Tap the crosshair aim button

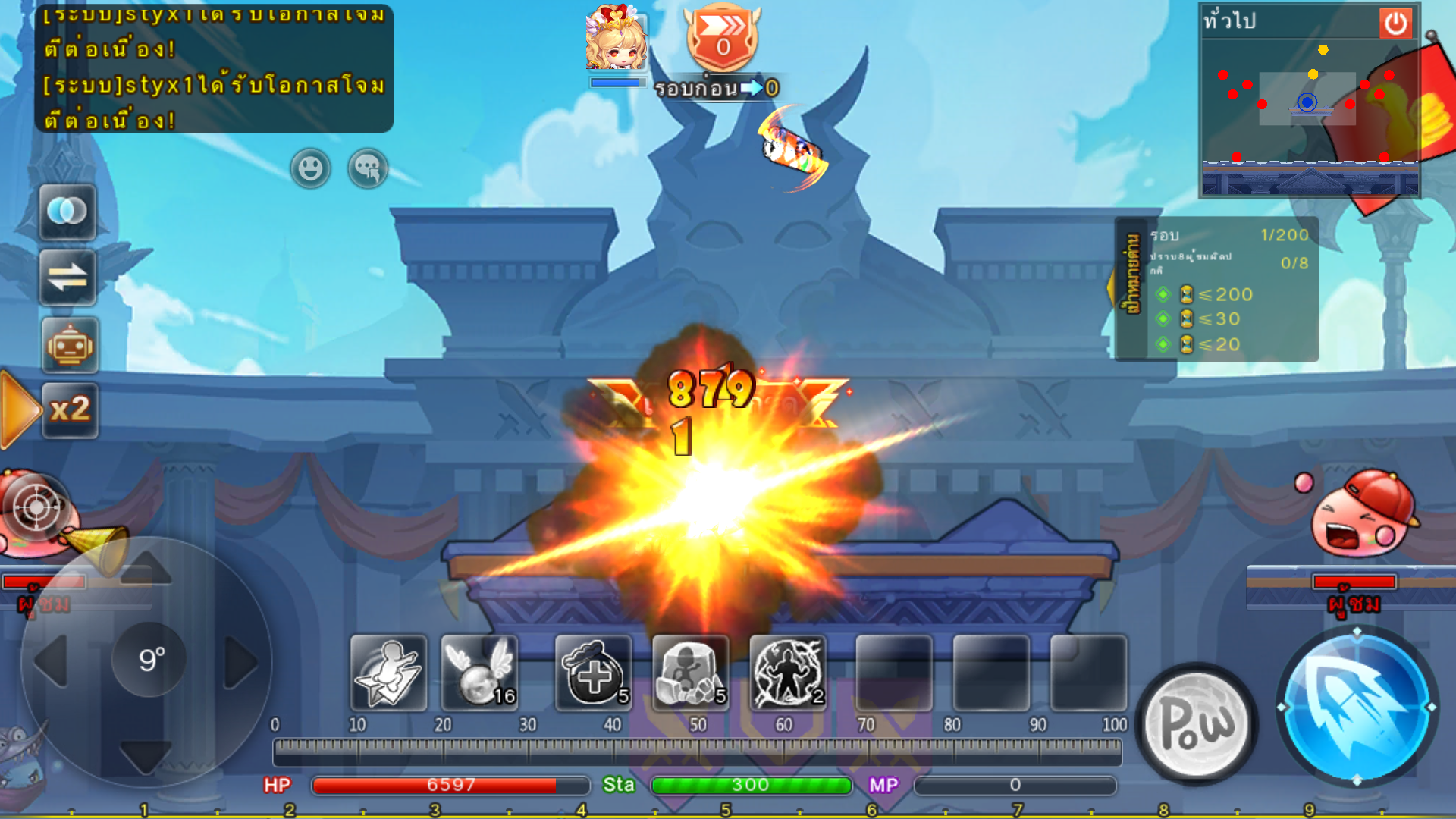[x=36, y=507]
